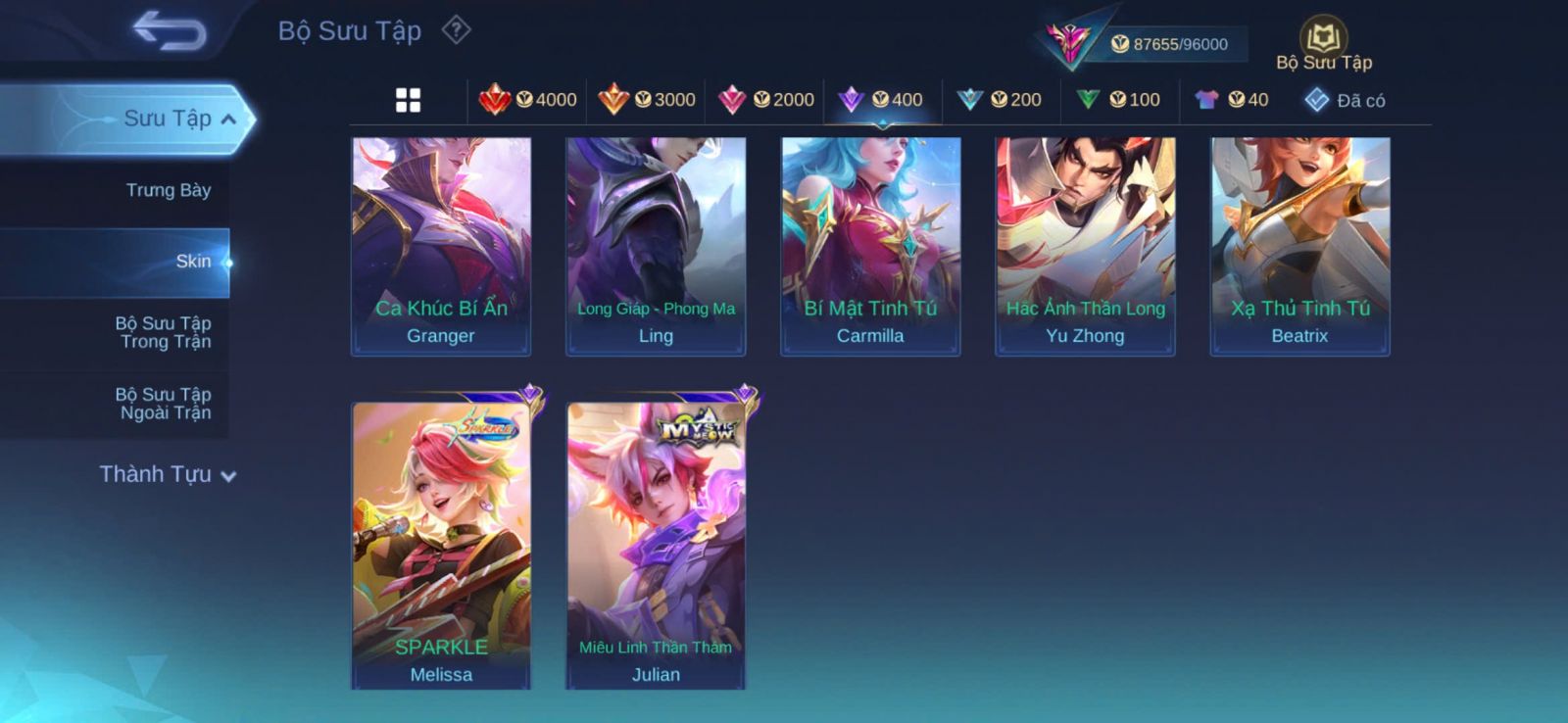Viewport: 1568px width, 723px height.
Task: Switch to the 4000 points tier tab
Action: tap(528, 100)
